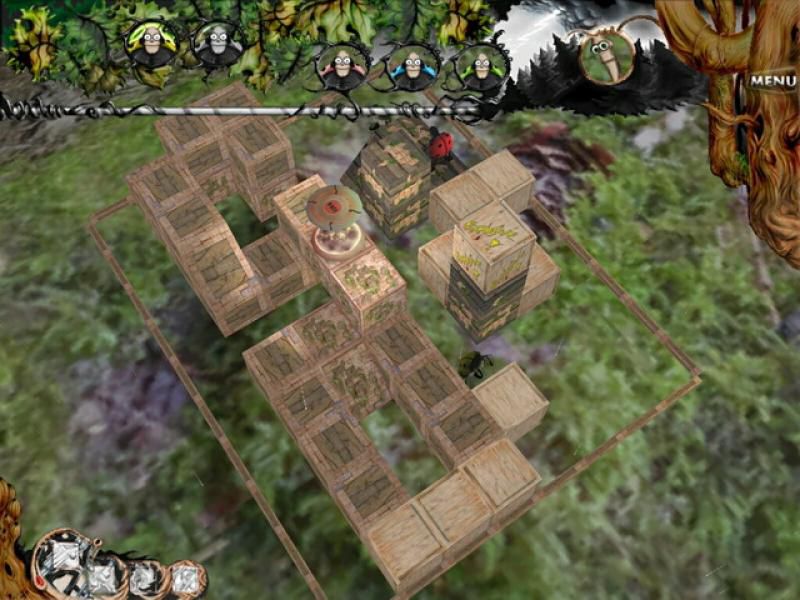Select the bug portrait with blue headphones
The width and height of the screenshot is (800, 600).
tap(411, 66)
